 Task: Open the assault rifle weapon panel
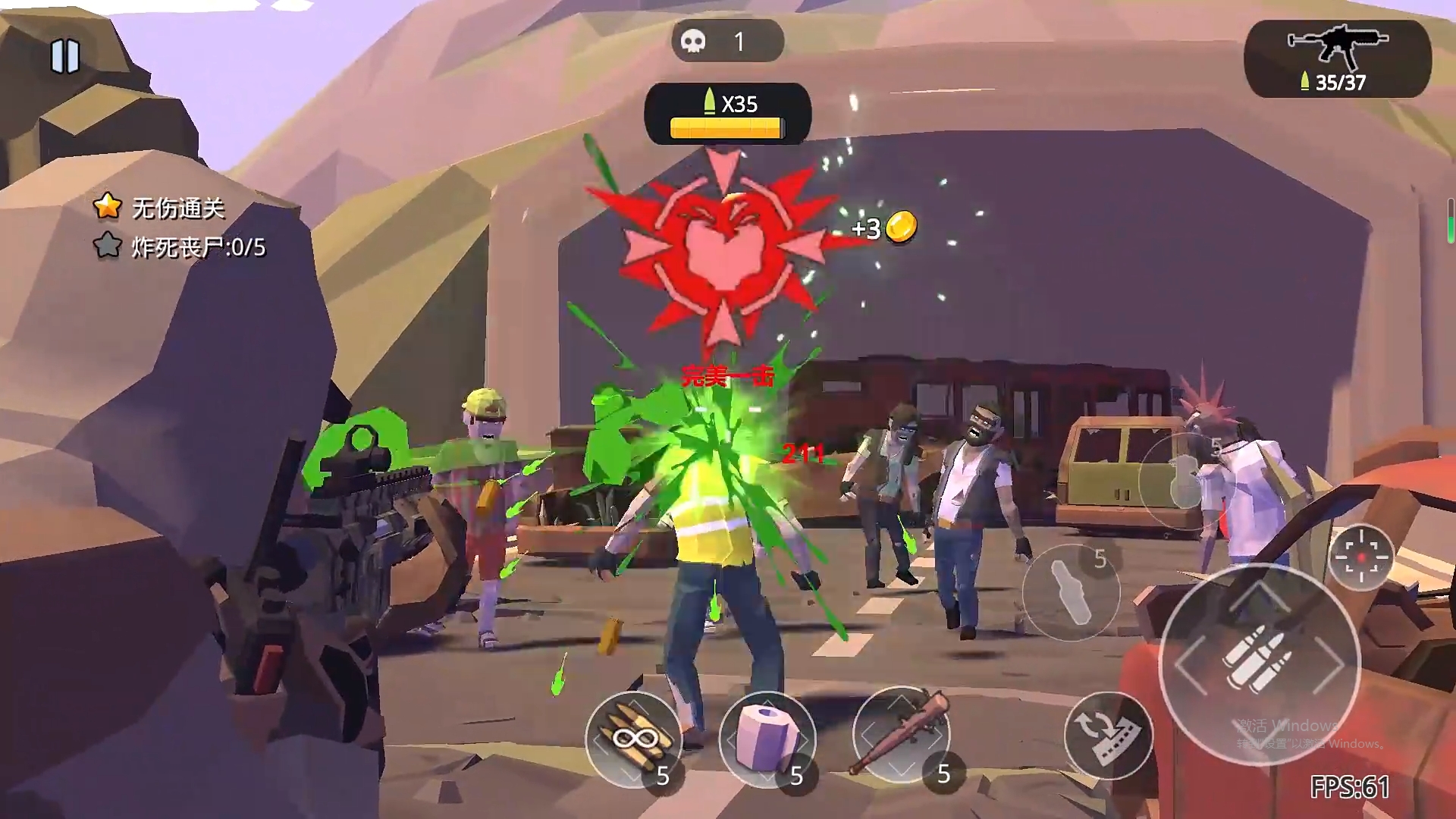pos(1338,59)
